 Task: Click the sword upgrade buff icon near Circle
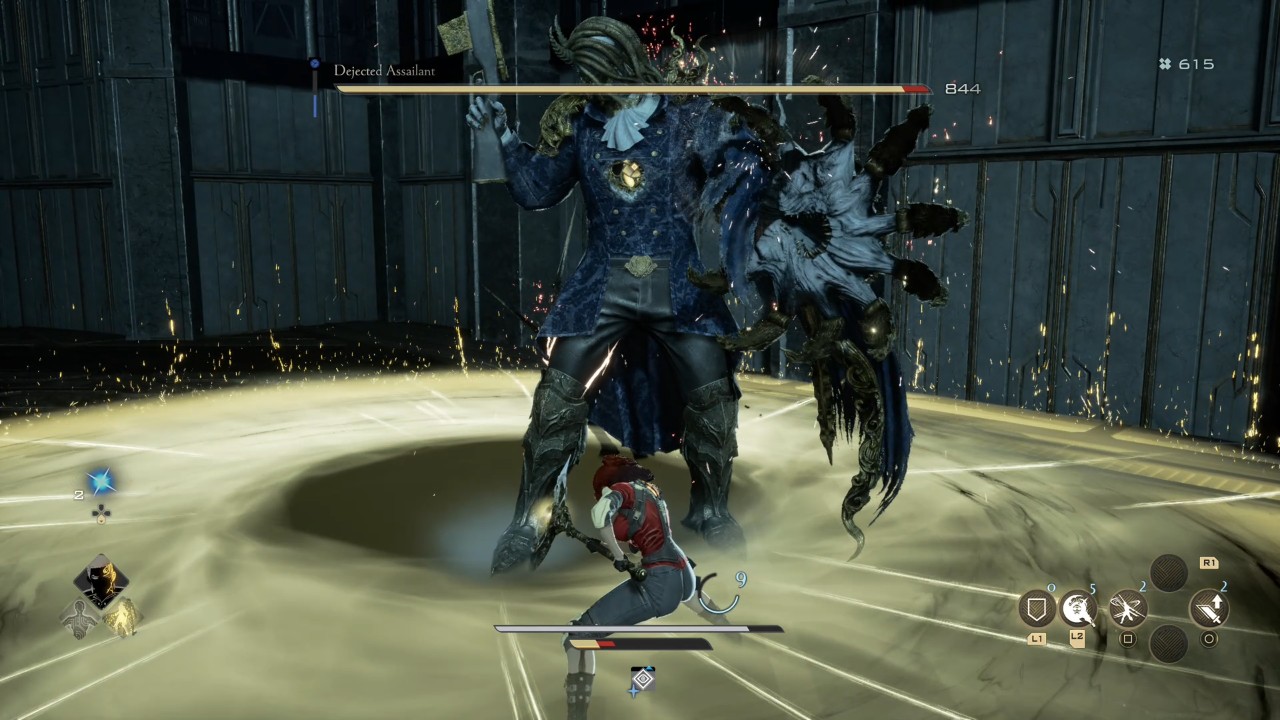[1209, 609]
